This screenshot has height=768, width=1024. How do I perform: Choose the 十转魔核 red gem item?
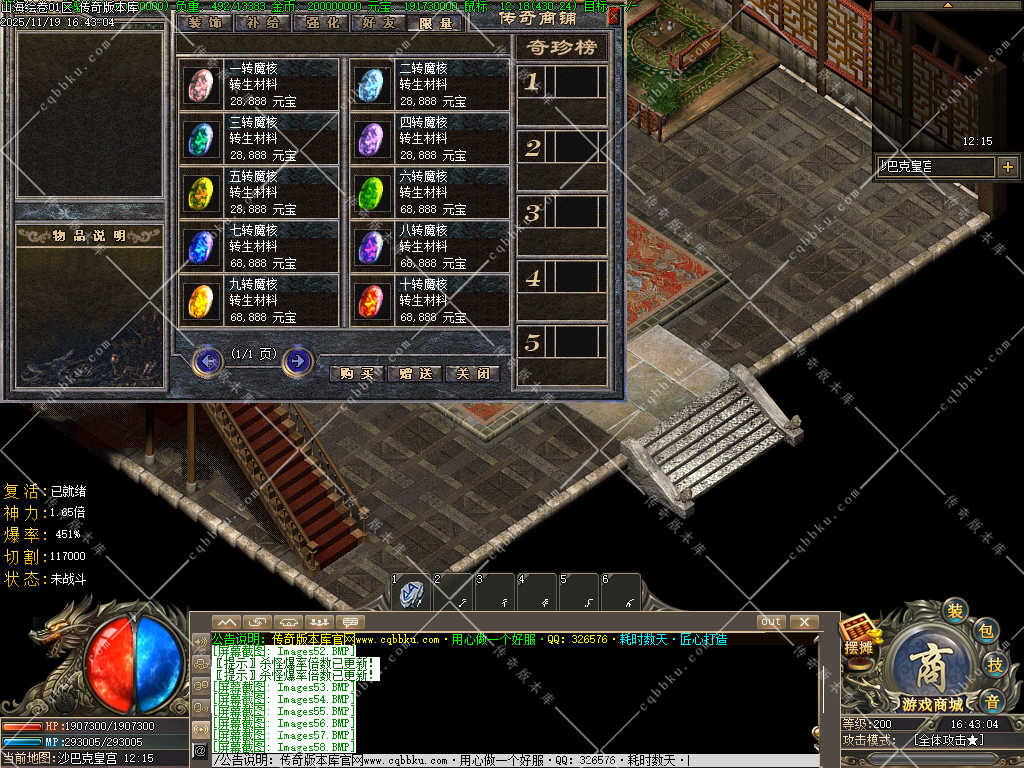(x=372, y=300)
